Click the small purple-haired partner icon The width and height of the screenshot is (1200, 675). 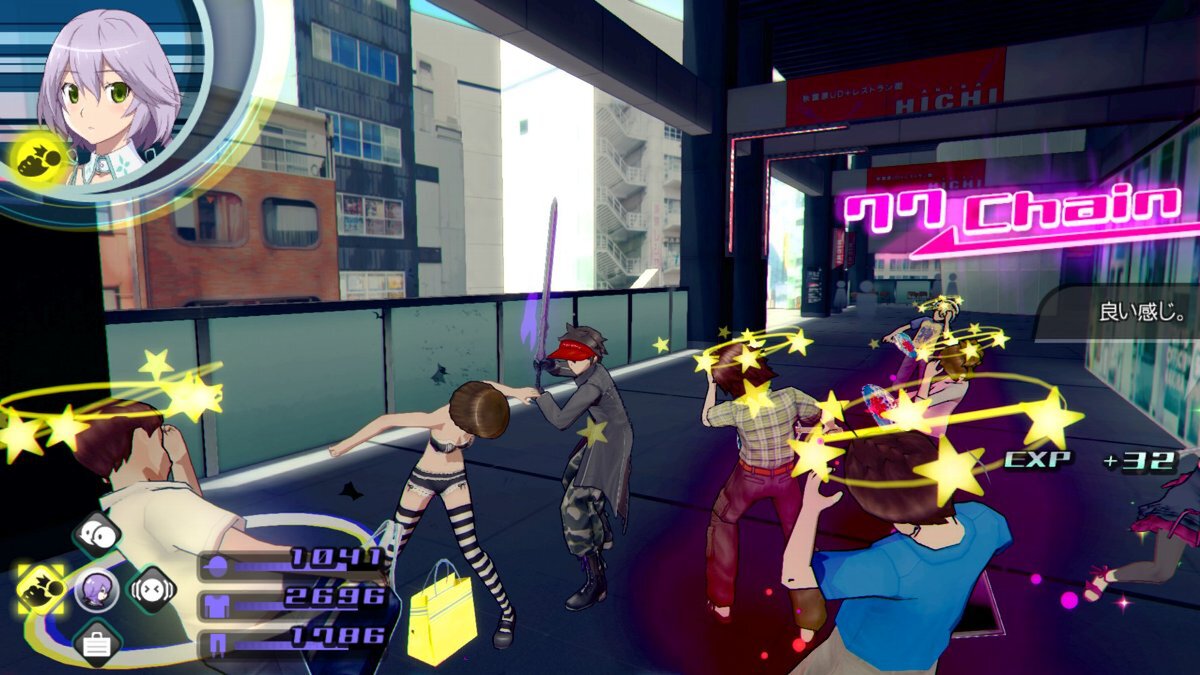tap(97, 590)
